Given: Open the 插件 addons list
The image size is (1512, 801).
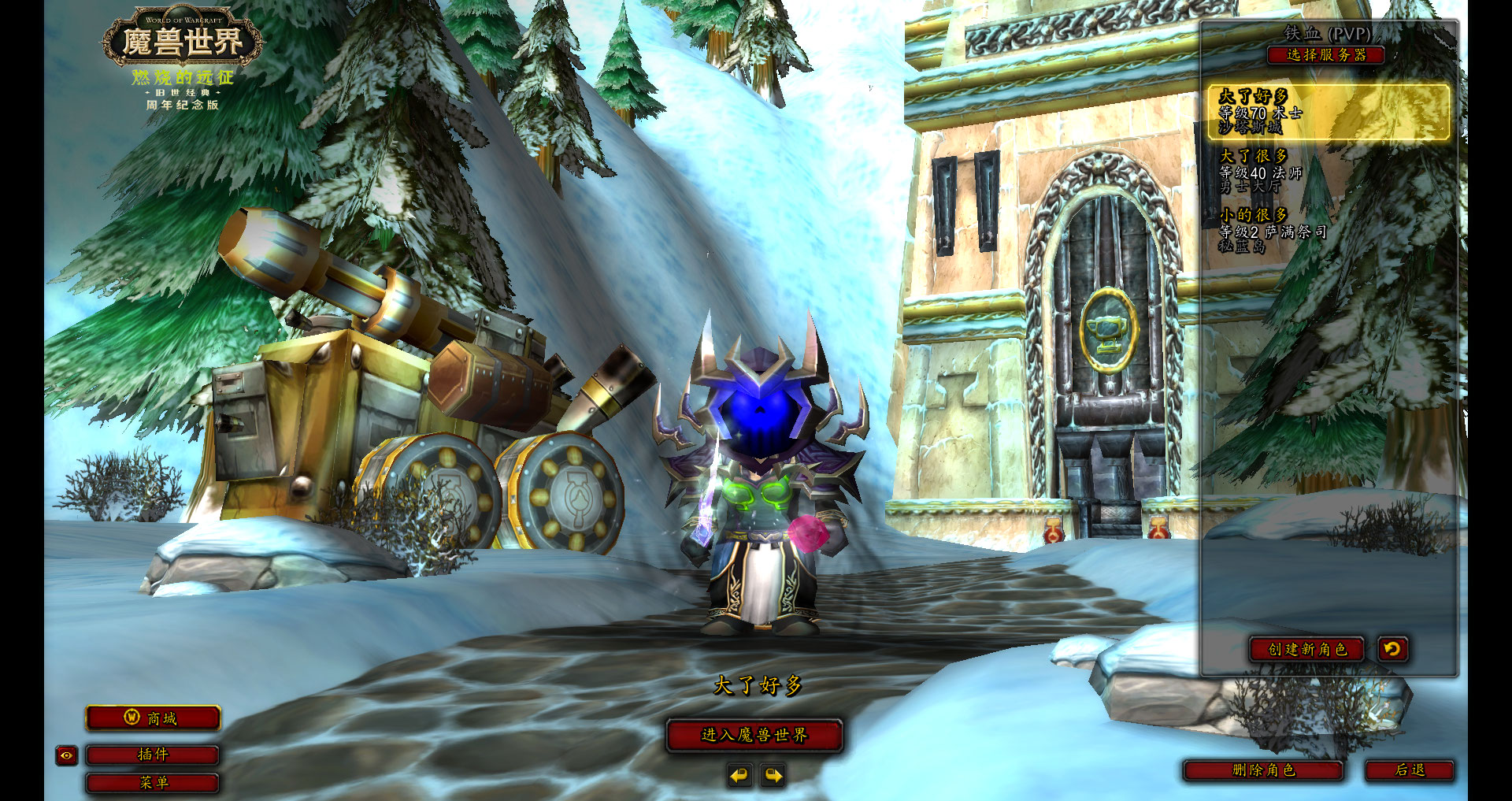Looking at the screenshot, I should [x=153, y=755].
